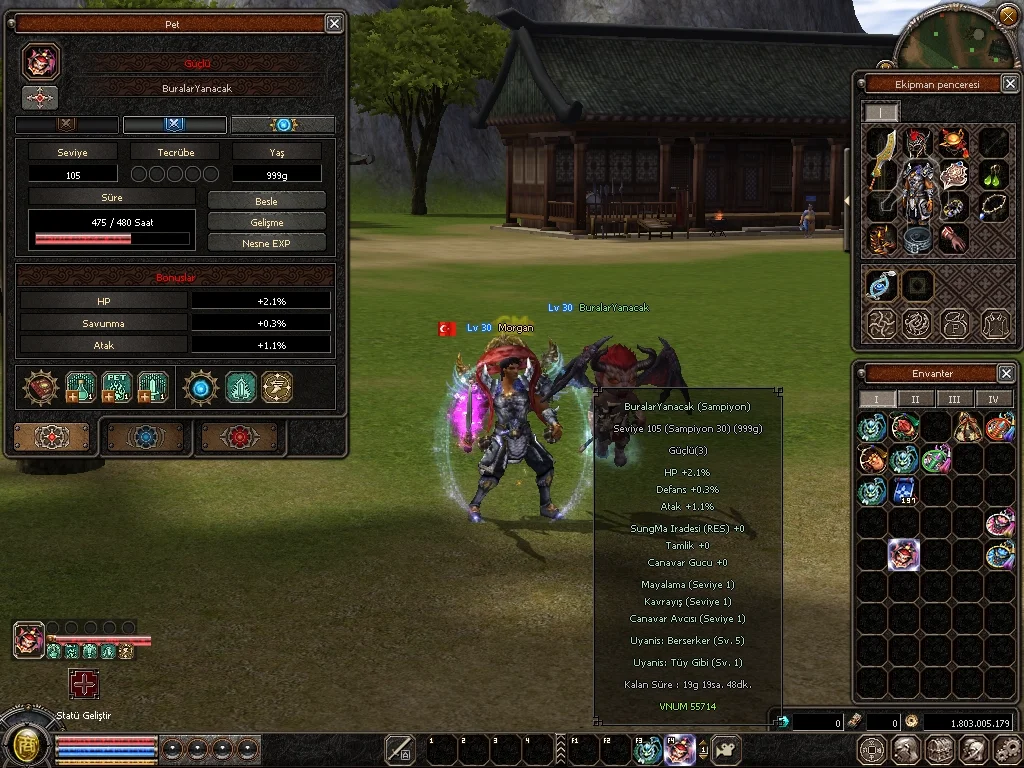Click the pet book skill icon
Image resolution: width=1024 pixels, height=768 pixels.
pos(117,387)
